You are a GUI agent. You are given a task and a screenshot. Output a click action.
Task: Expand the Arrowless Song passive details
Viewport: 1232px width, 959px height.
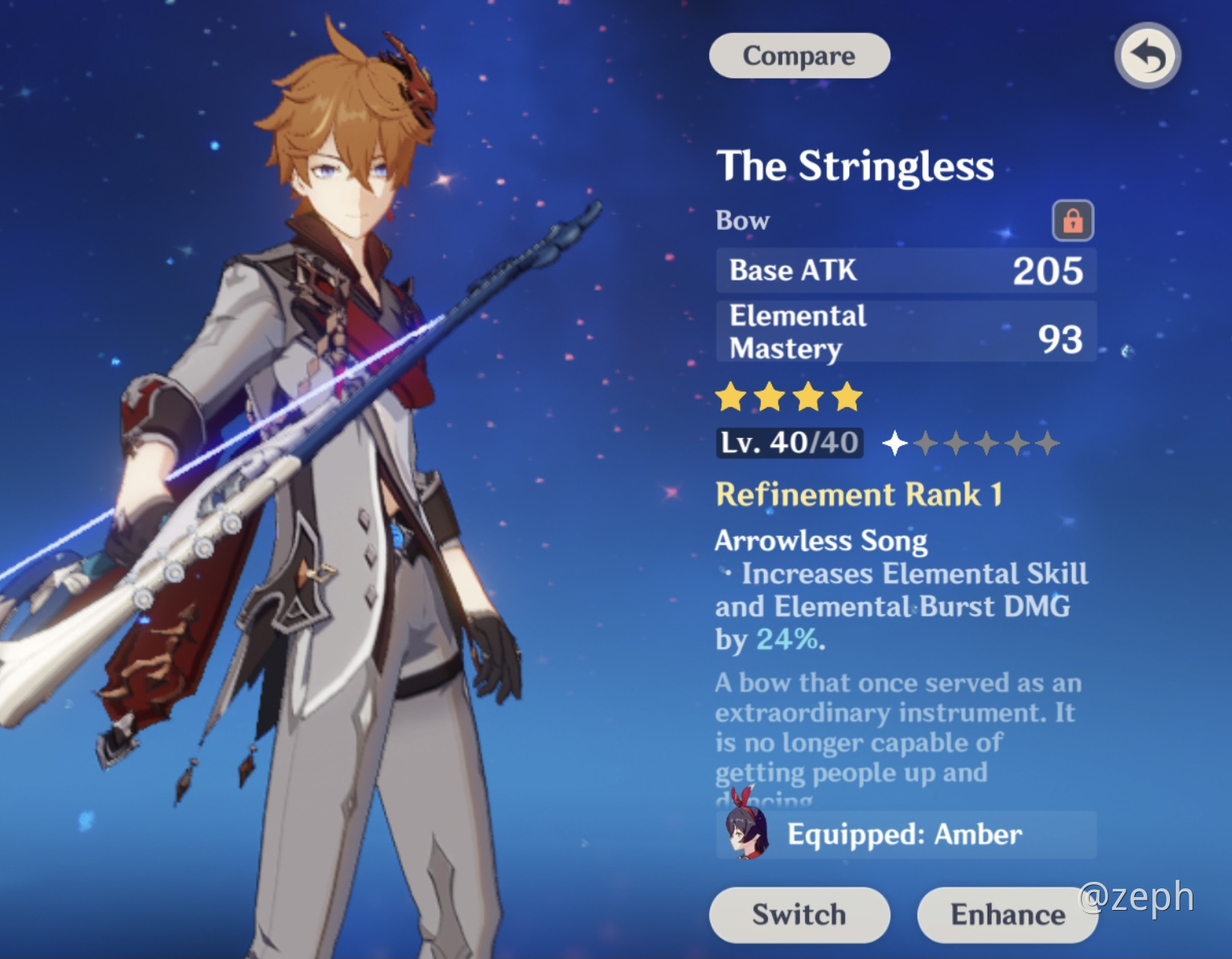point(822,540)
